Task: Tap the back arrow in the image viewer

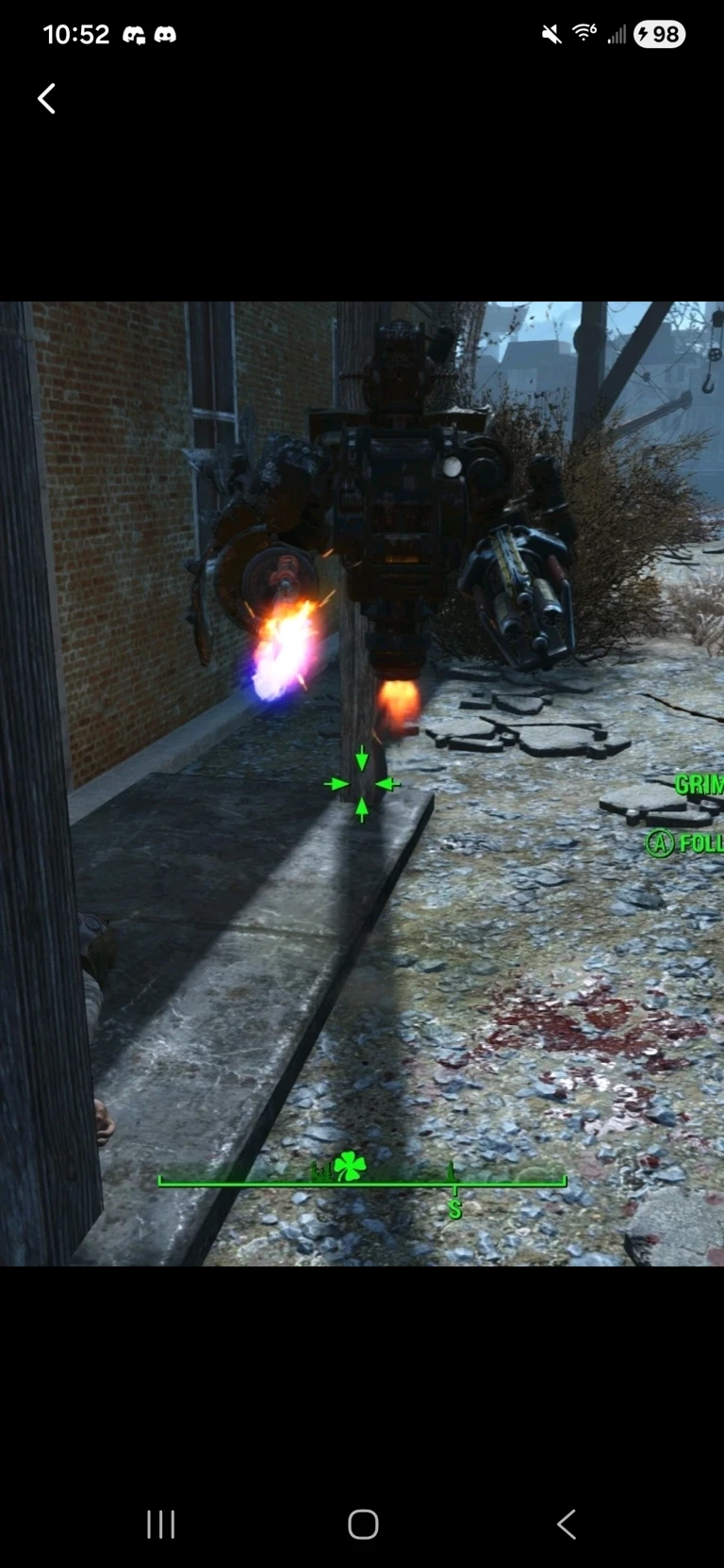Action: 46,98
